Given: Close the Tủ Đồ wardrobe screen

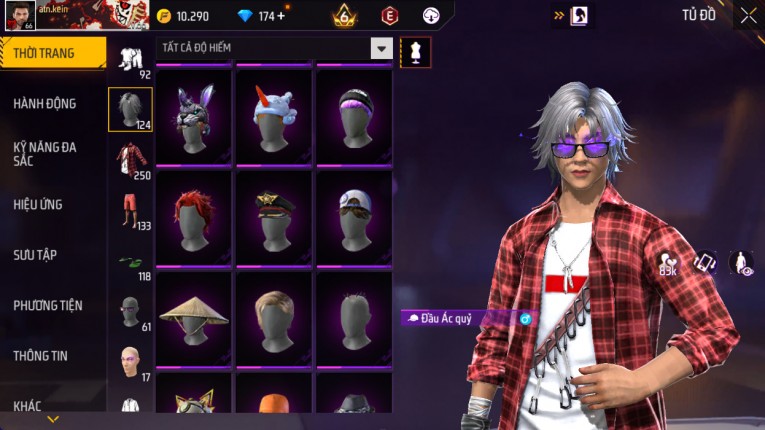Looking at the screenshot, I should point(748,15).
